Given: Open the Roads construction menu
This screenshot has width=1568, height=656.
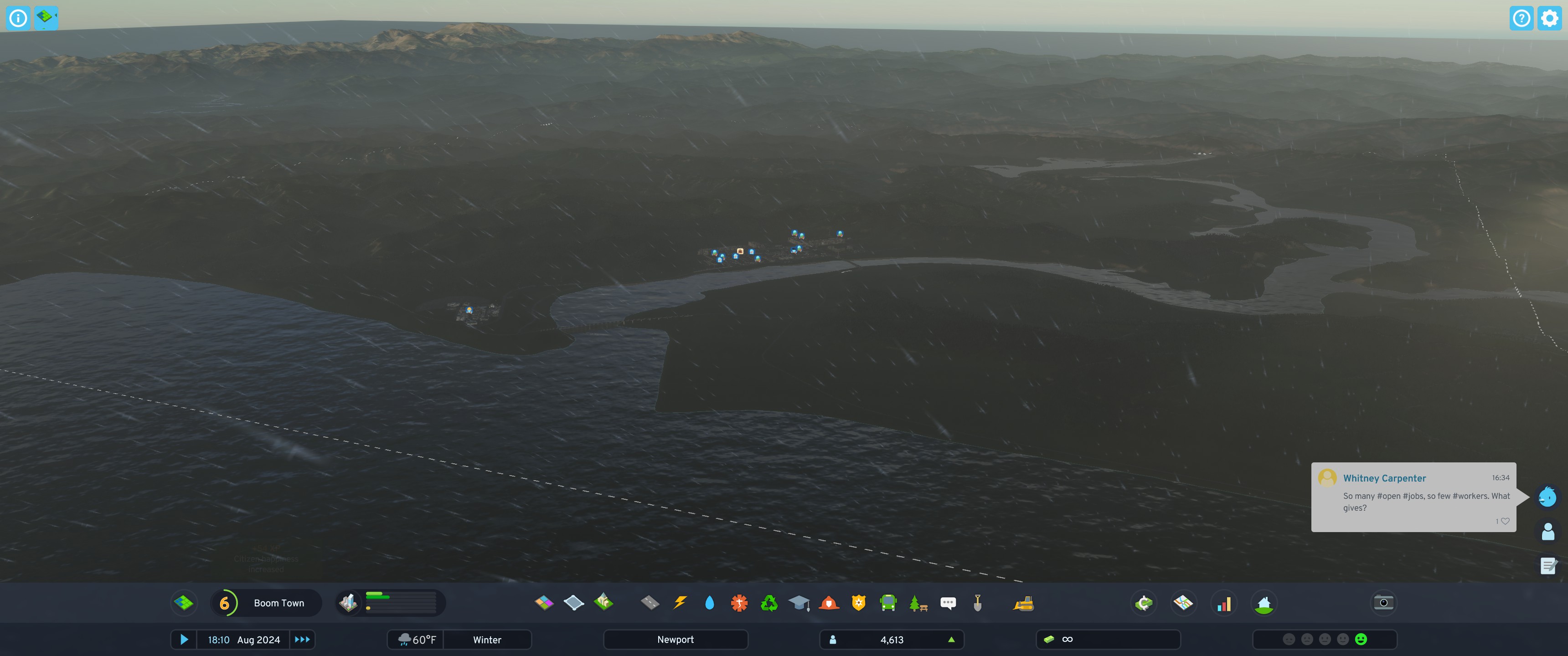Looking at the screenshot, I should (650, 603).
